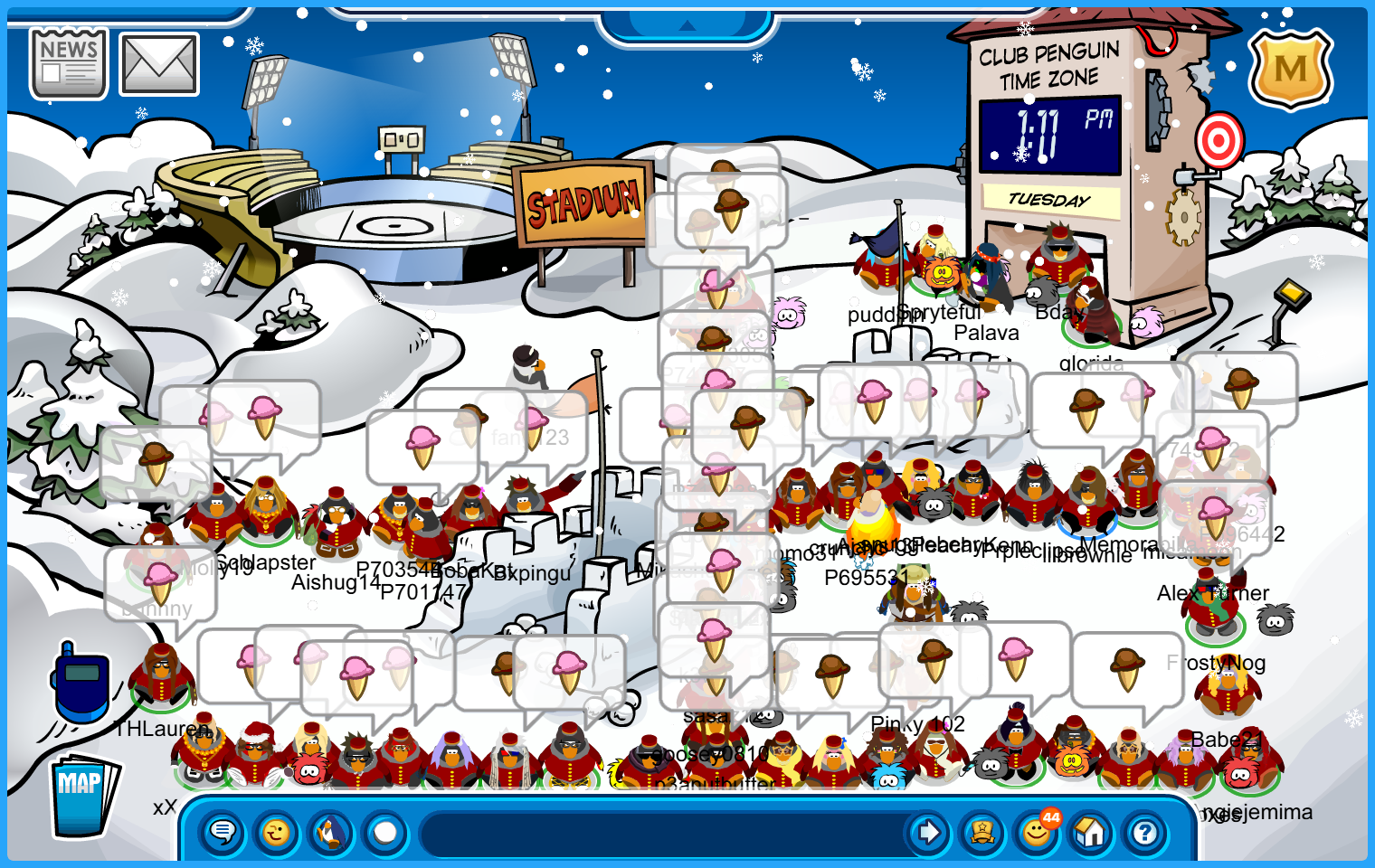Select the snowball throw button

pos(385,832)
